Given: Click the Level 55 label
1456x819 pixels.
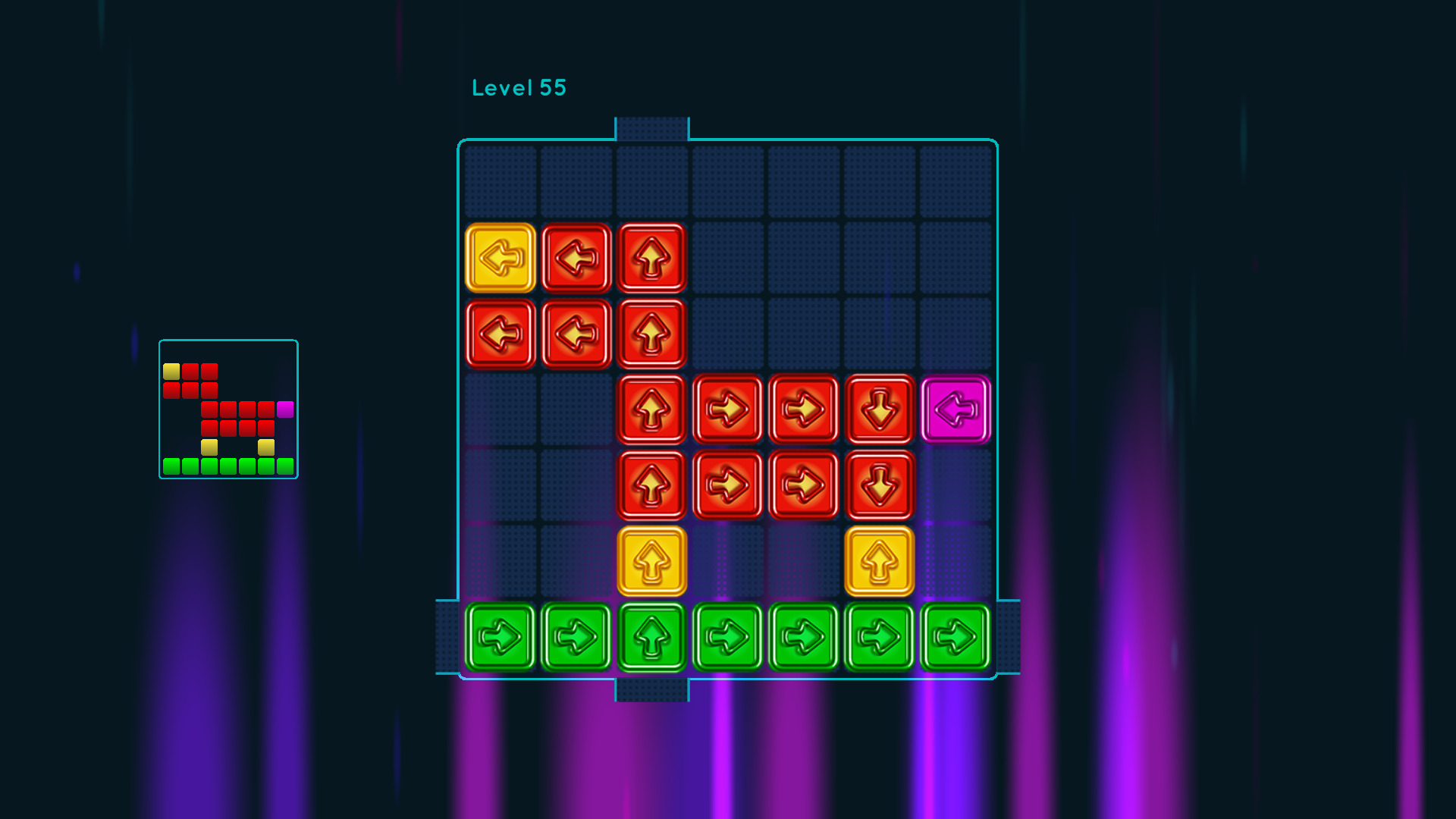Looking at the screenshot, I should point(519,87).
